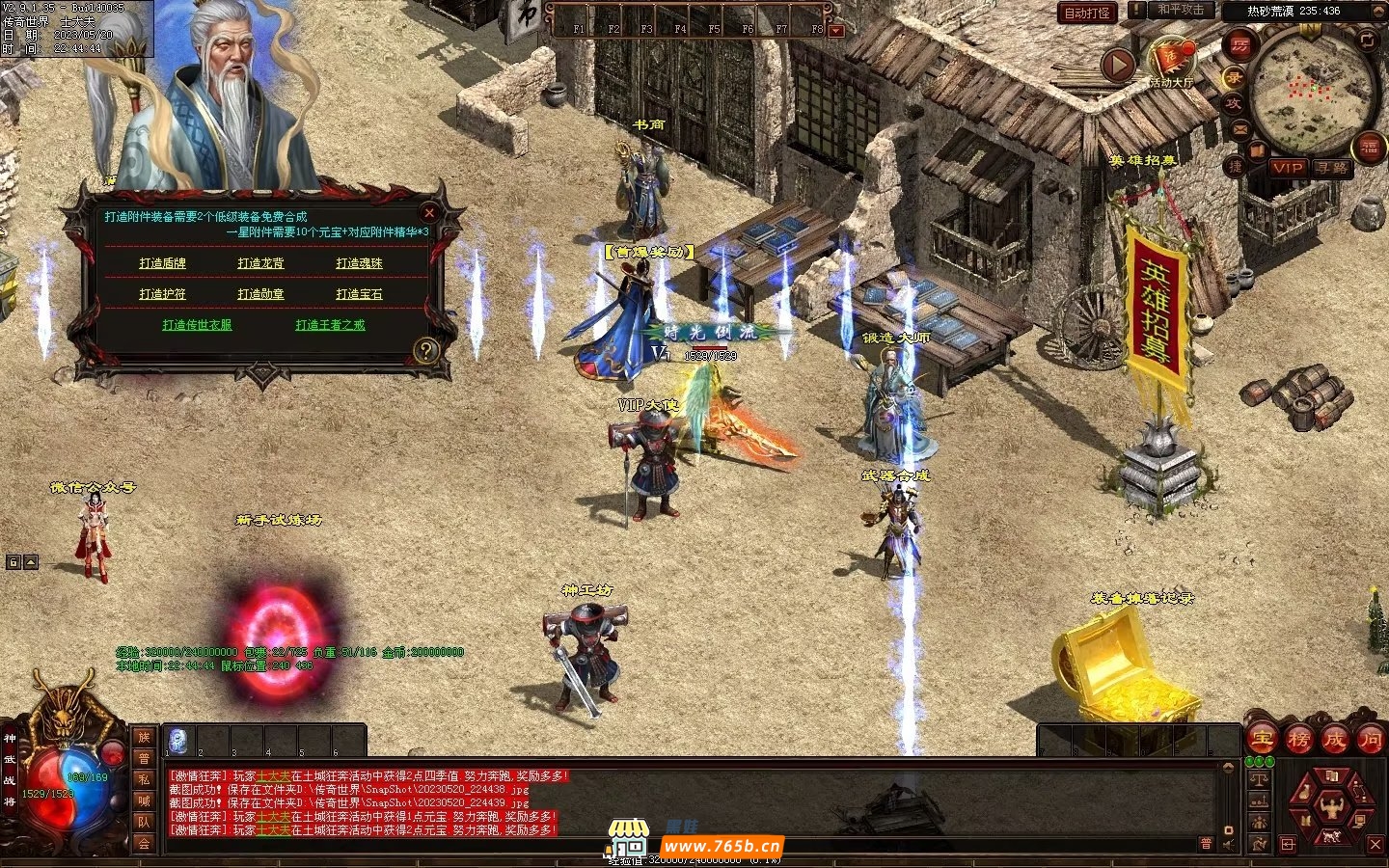The height and width of the screenshot is (868, 1389).
Task: Activate the 寻路 pathfinding button
Action: [x=1332, y=168]
